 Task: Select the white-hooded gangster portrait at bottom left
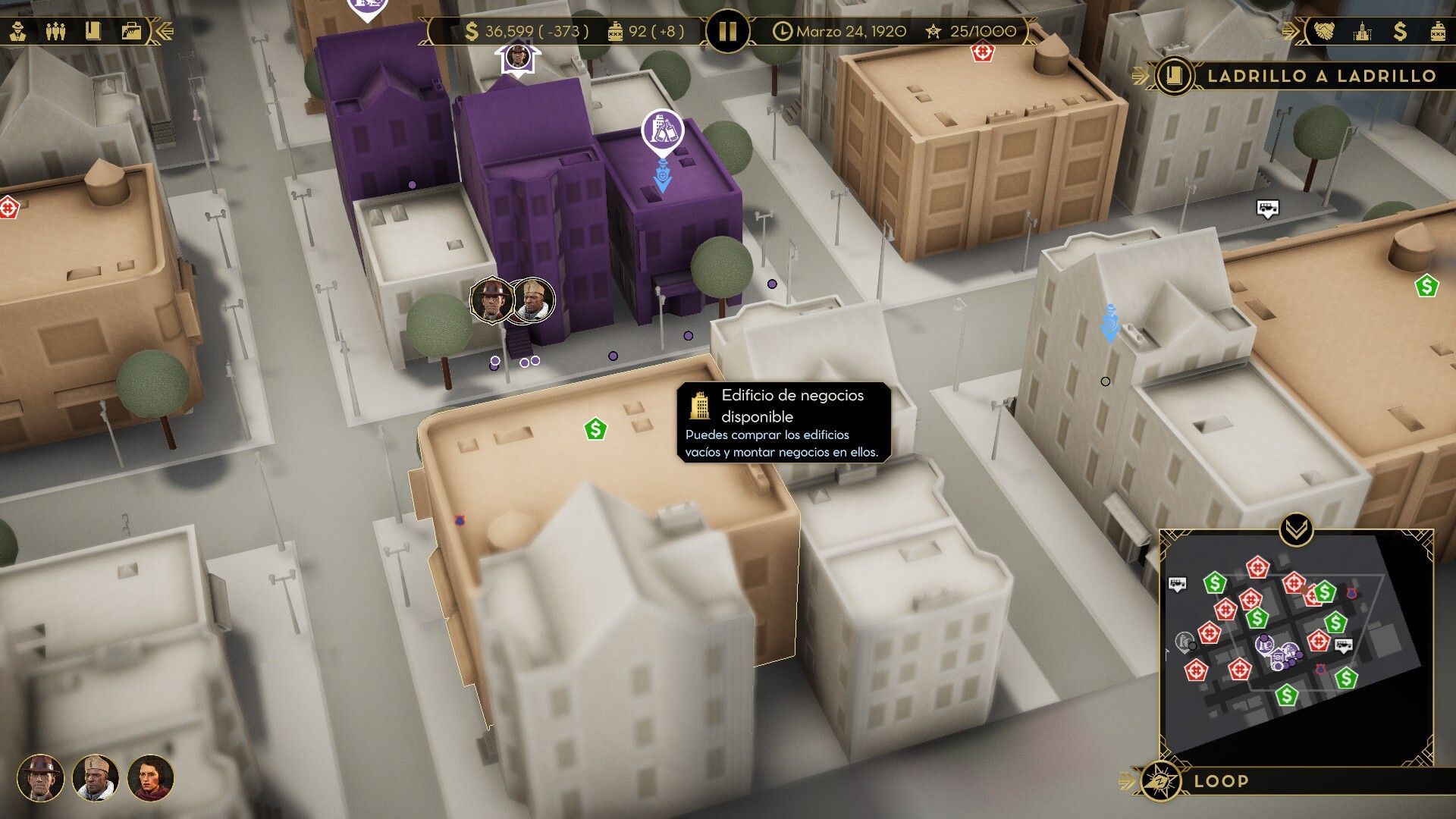(x=96, y=778)
